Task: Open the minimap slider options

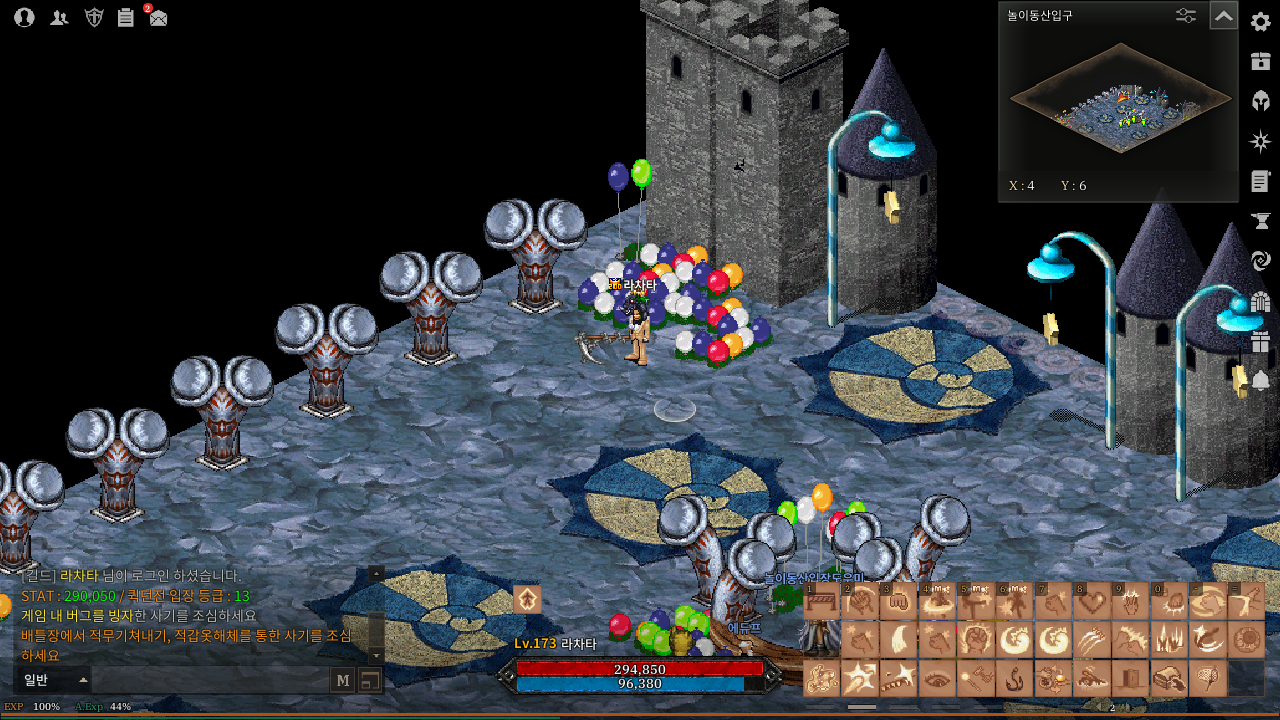Action: [x=1185, y=16]
